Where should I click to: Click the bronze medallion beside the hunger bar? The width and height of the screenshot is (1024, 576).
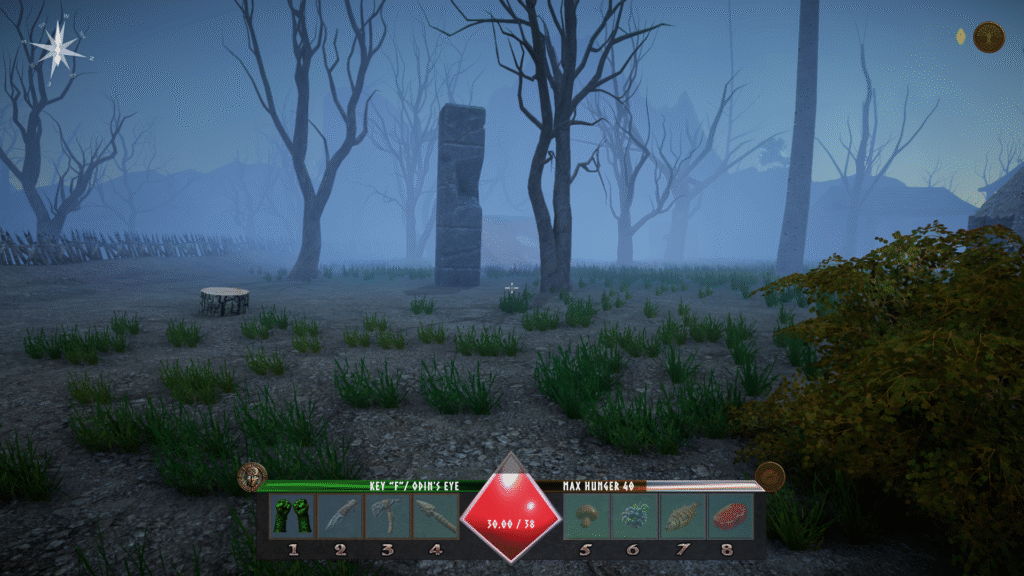[769, 476]
